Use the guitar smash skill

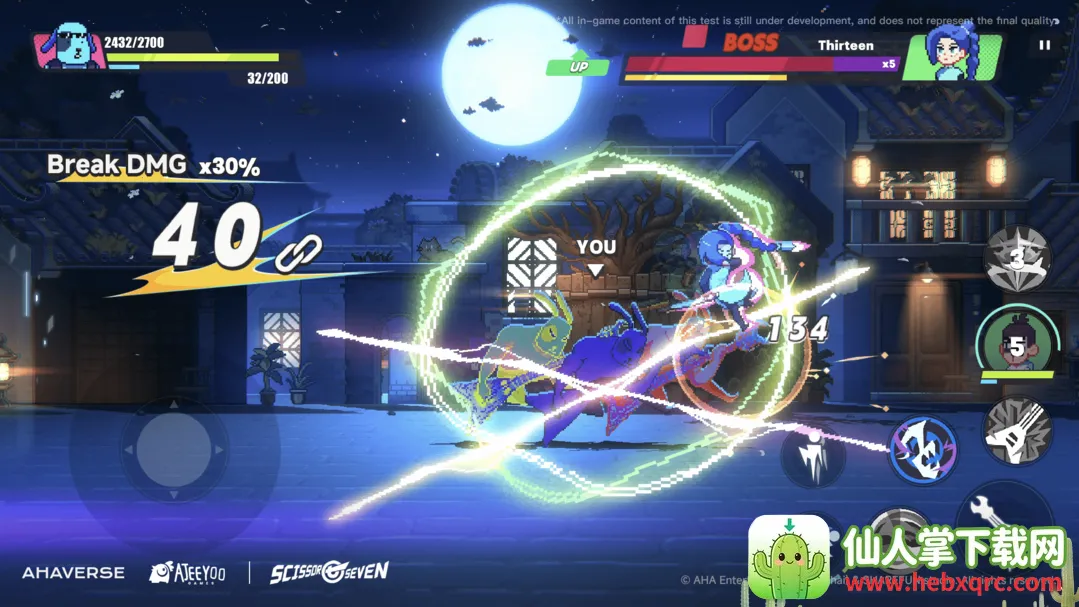tap(1017, 432)
